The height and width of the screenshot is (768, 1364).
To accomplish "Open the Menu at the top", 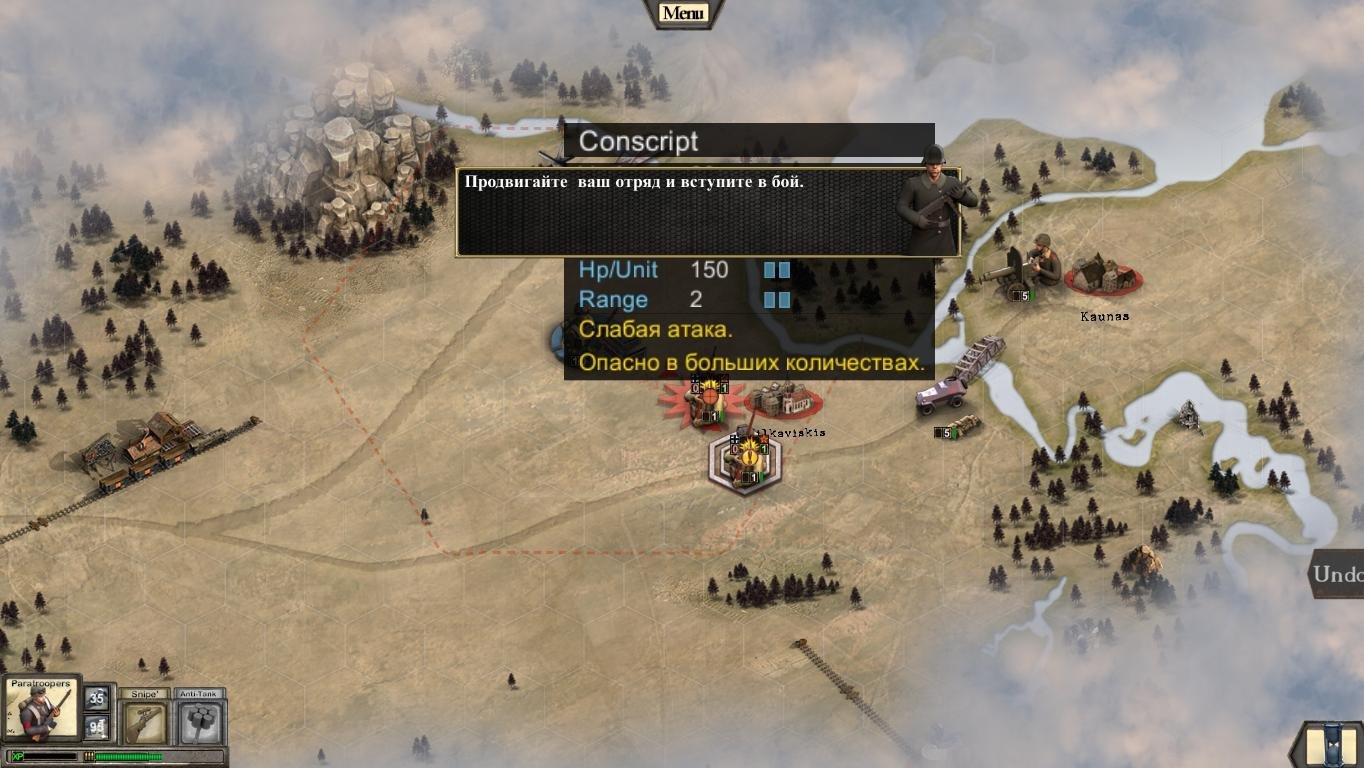I will coord(683,13).
